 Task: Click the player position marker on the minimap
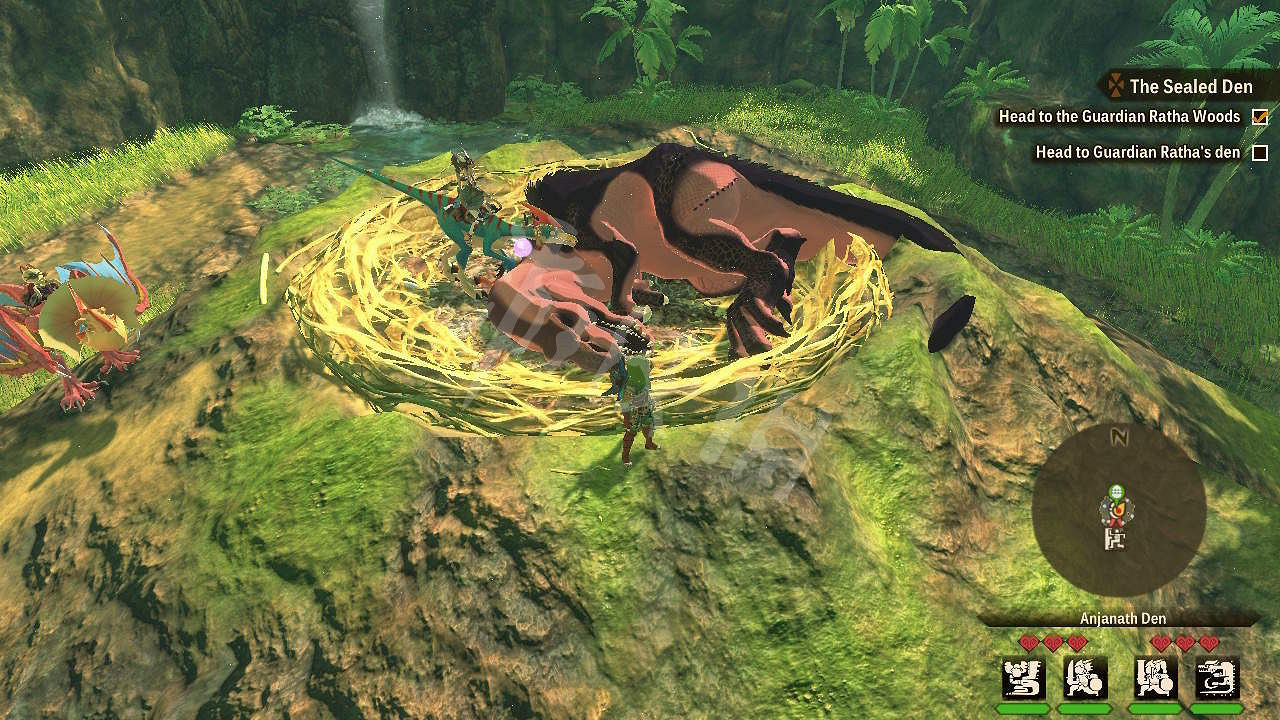coord(1116,513)
